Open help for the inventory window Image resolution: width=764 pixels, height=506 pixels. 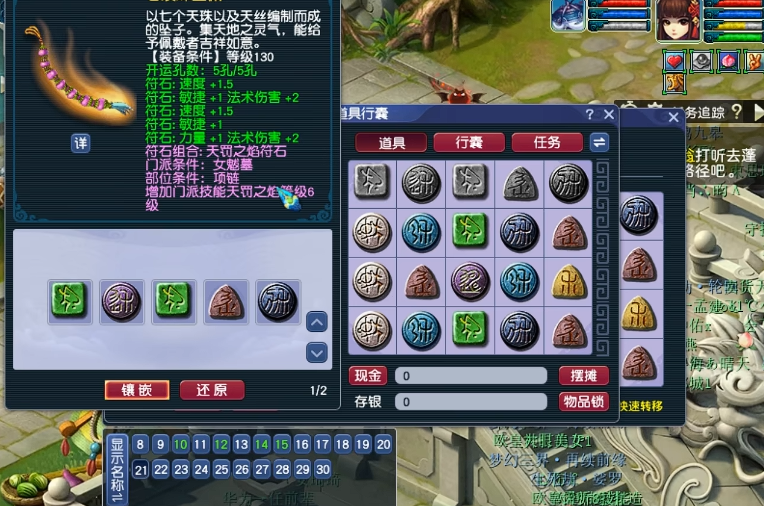(590, 115)
